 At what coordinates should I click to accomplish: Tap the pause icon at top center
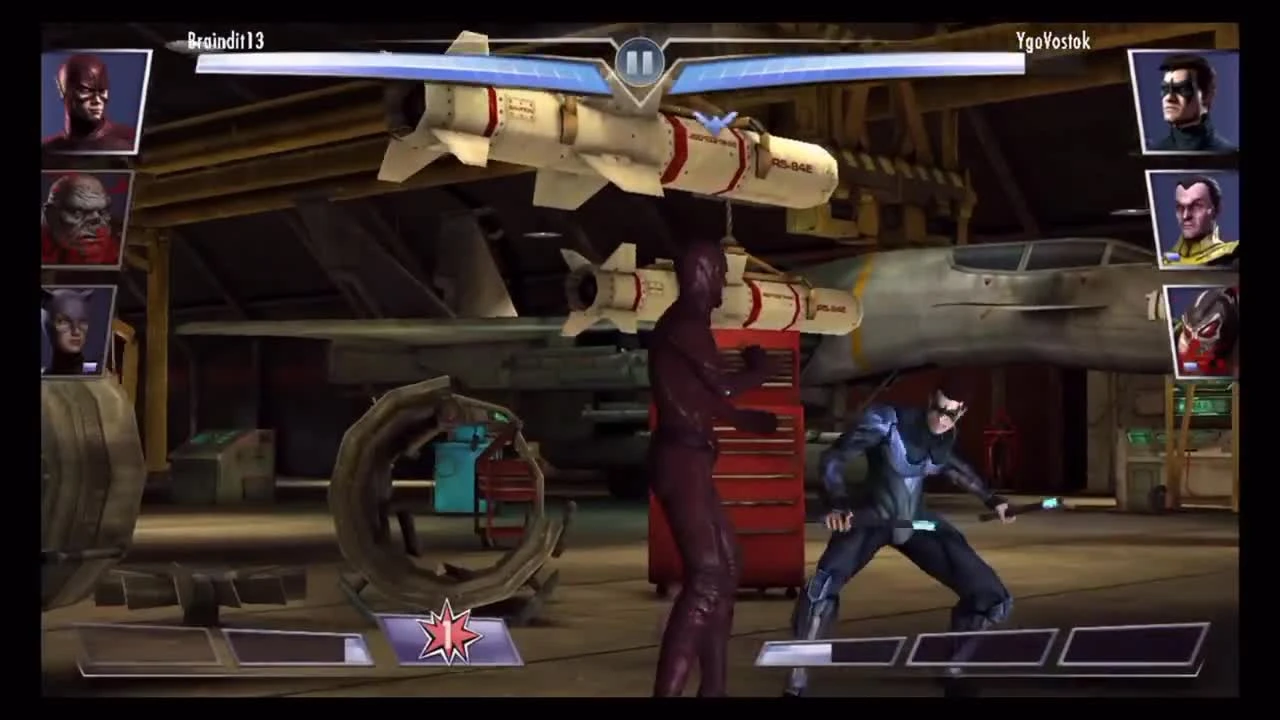640,62
